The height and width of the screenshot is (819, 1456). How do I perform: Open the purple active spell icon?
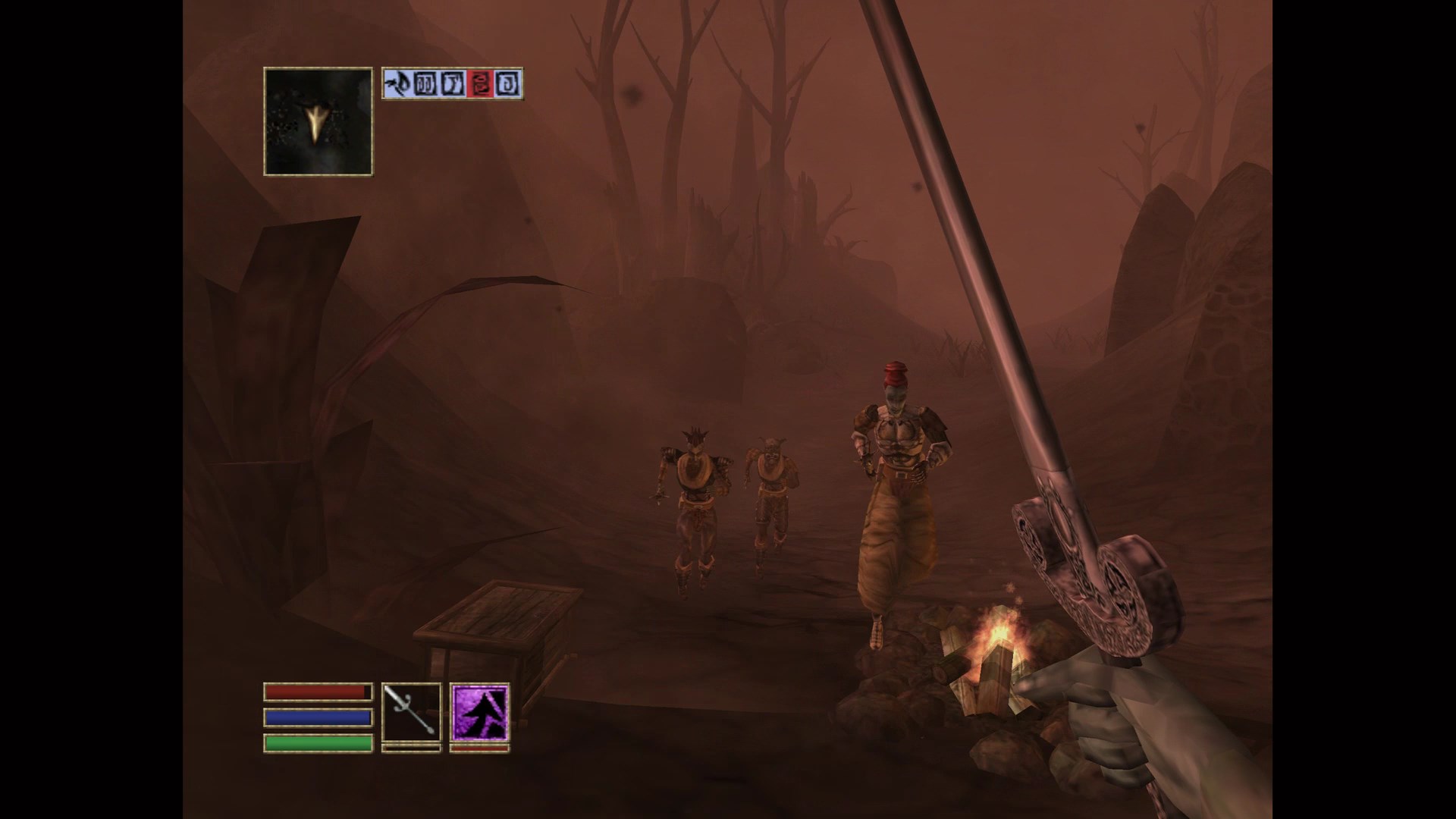[x=479, y=712]
